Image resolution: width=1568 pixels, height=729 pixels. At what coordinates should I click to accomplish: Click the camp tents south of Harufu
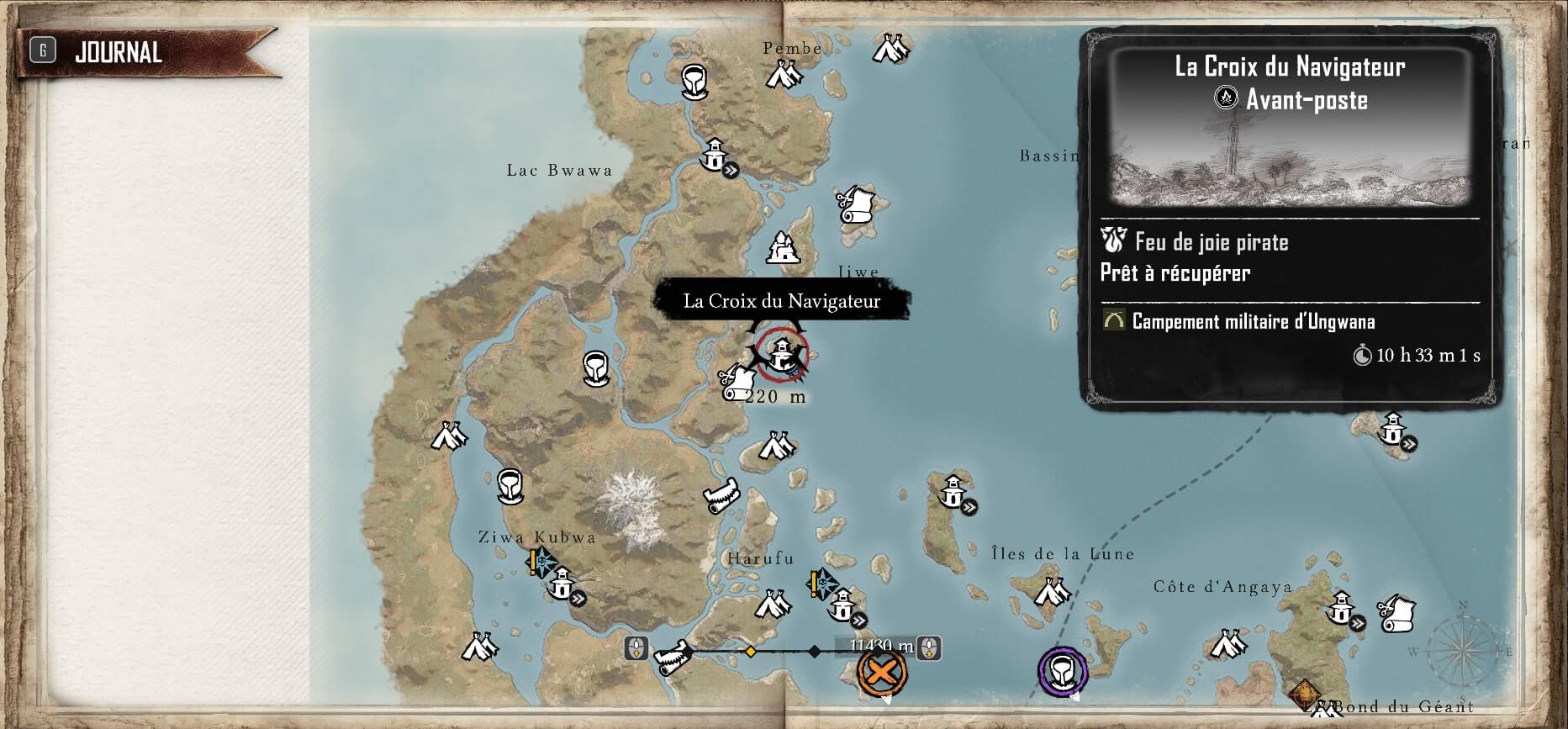pyautogui.click(x=772, y=604)
